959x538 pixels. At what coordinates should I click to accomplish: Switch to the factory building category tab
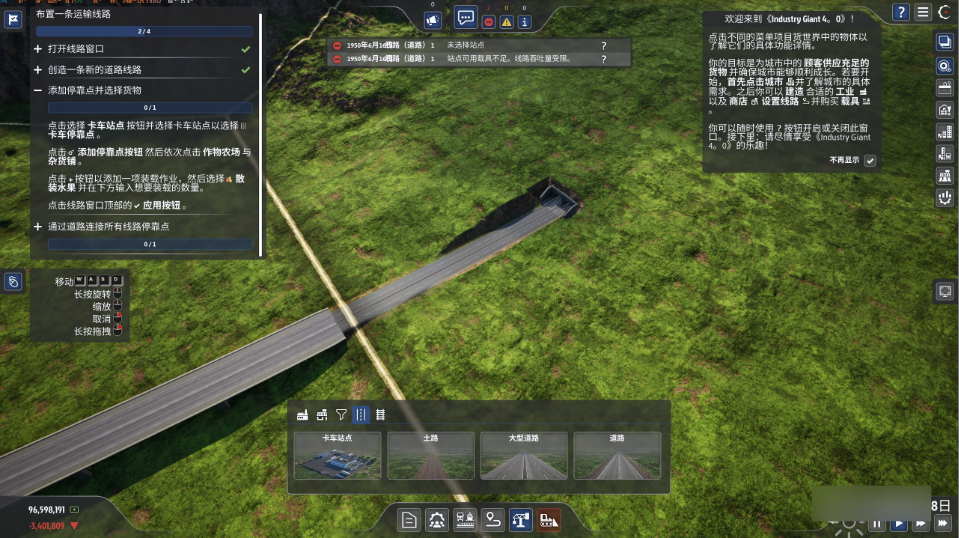pos(302,414)
